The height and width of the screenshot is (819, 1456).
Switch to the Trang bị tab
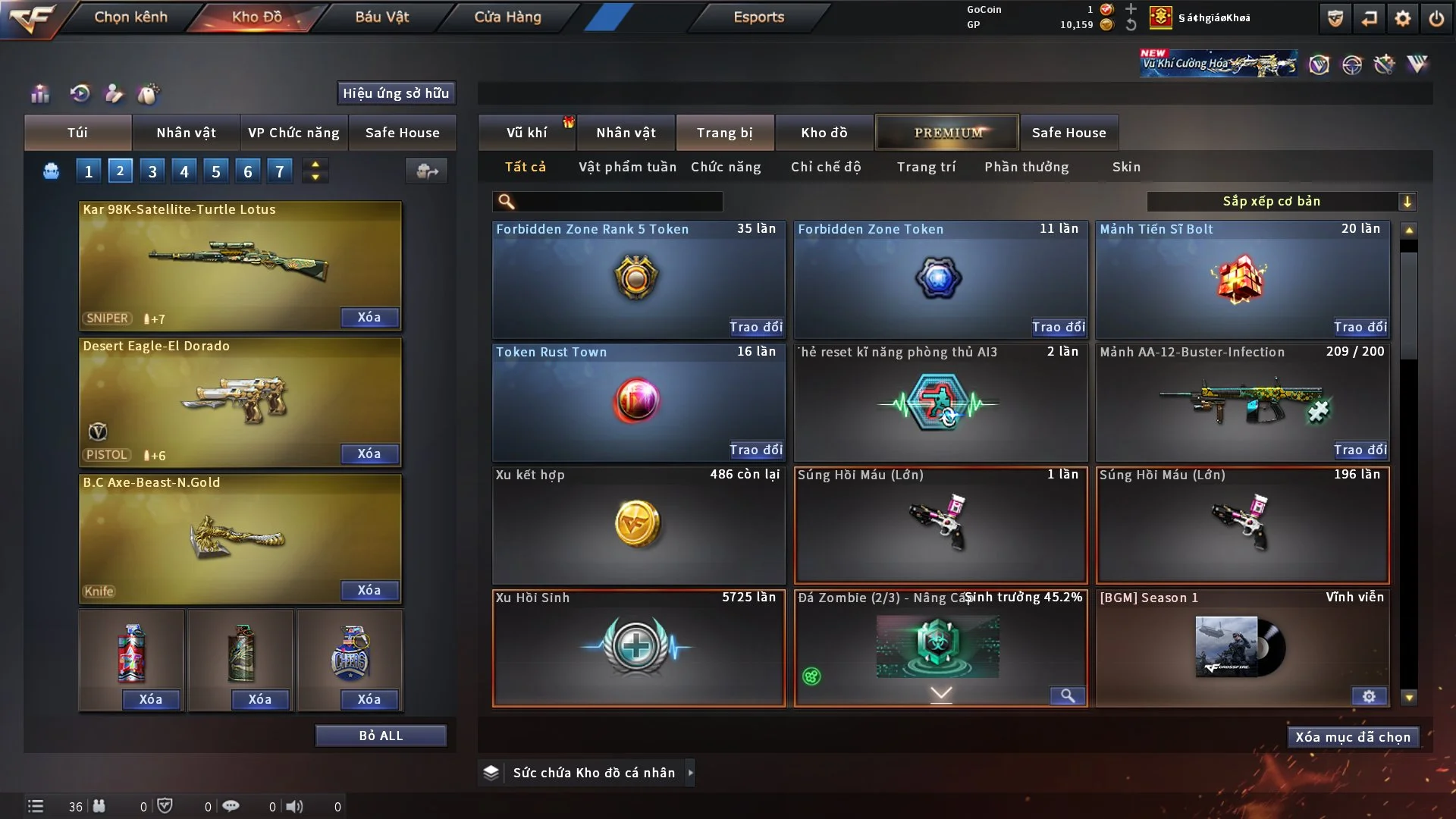(x=724, y=133)
